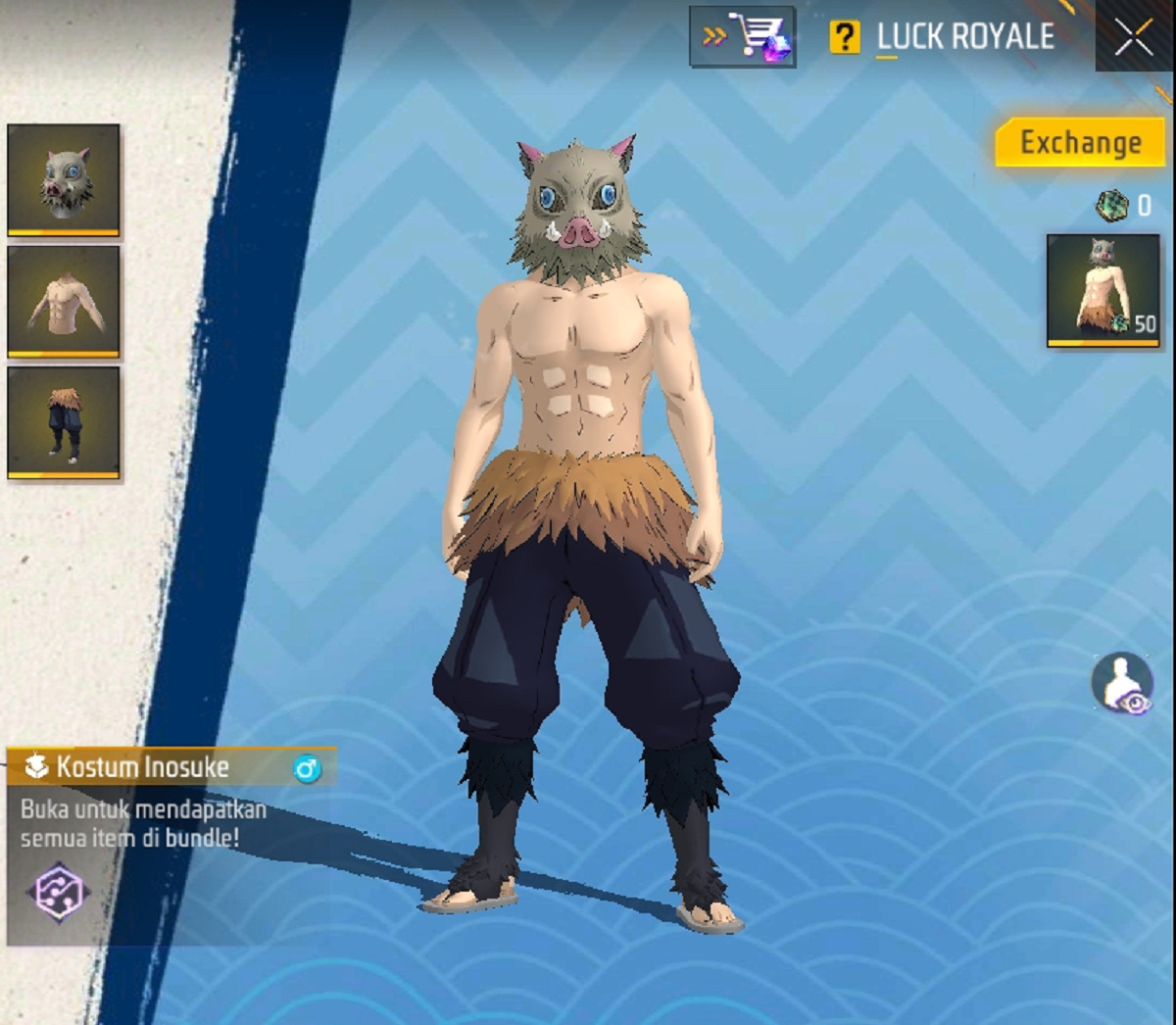Preview the shirtless torso top item
This screenshot has width=1176, height=1025.
pyautogui.click(x=64, y=301)
